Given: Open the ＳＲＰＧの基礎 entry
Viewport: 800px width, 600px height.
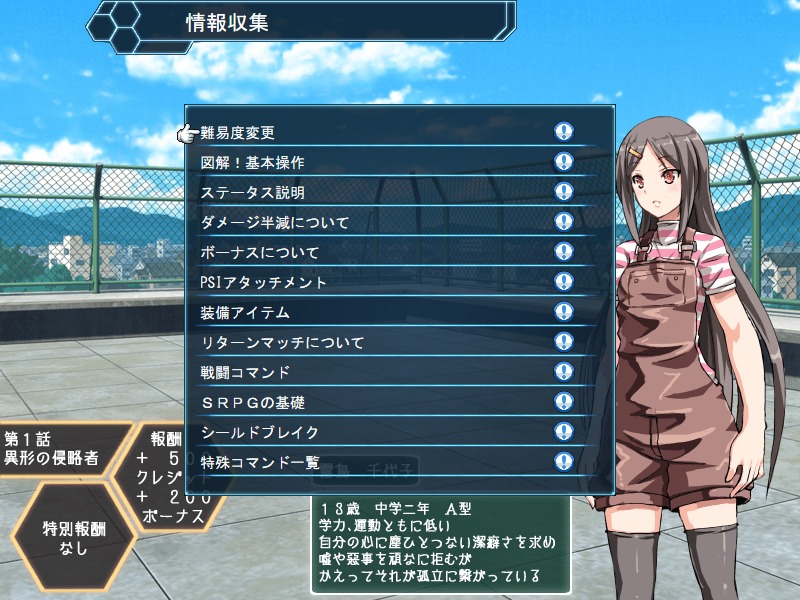Looking at the screenshot, I should [253, 402].
